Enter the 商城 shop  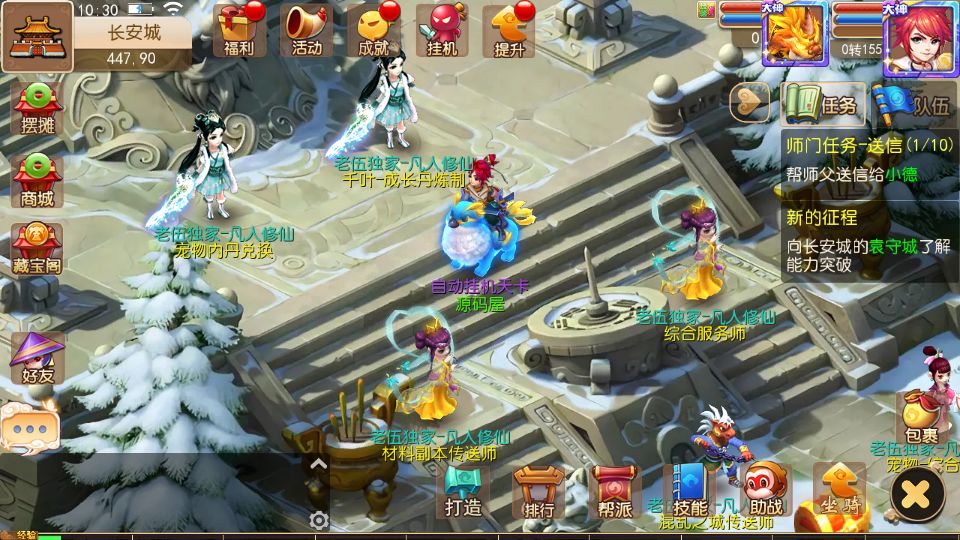[x=37, y=180]
